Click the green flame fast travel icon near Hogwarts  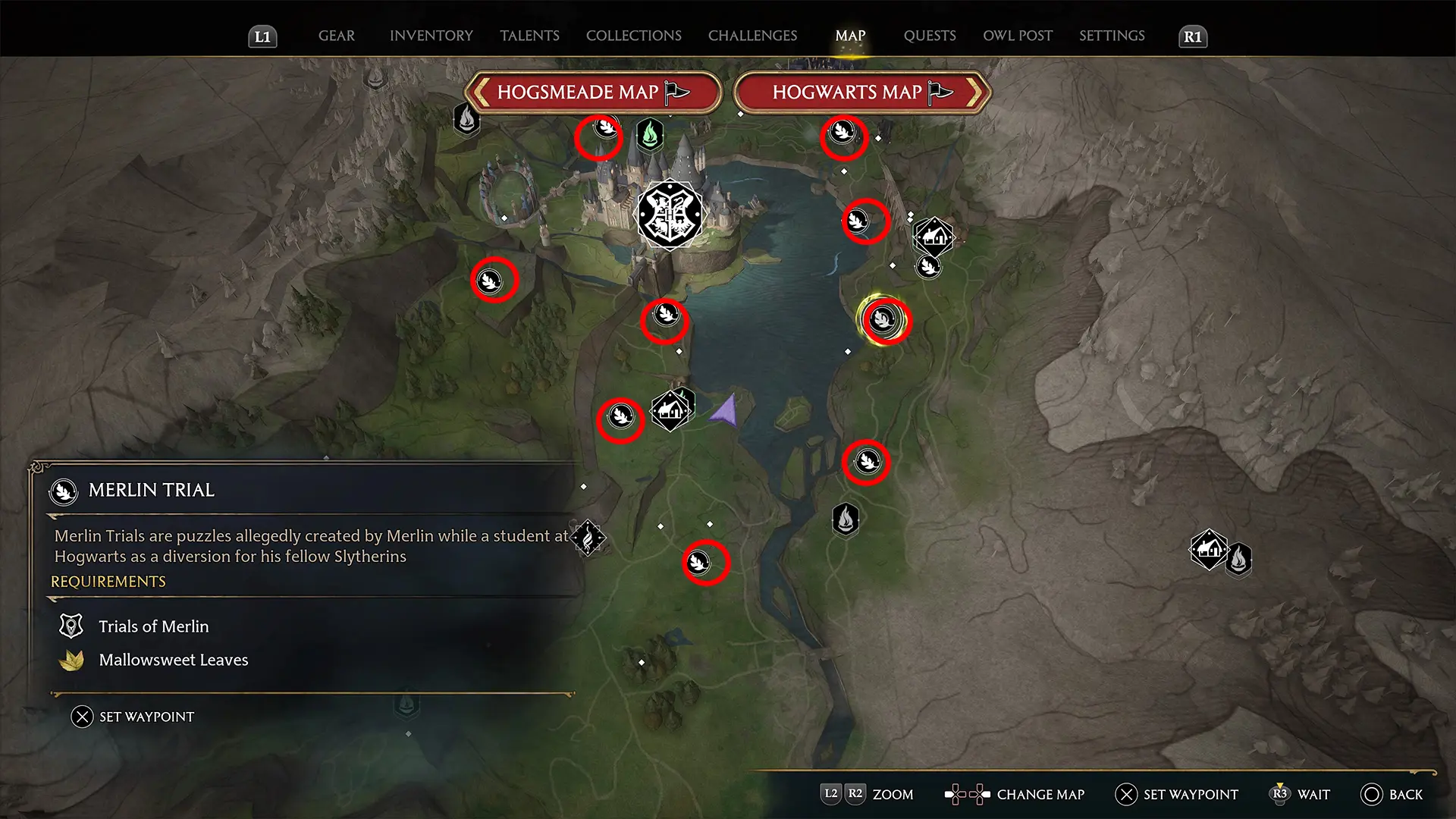(650, 135)
